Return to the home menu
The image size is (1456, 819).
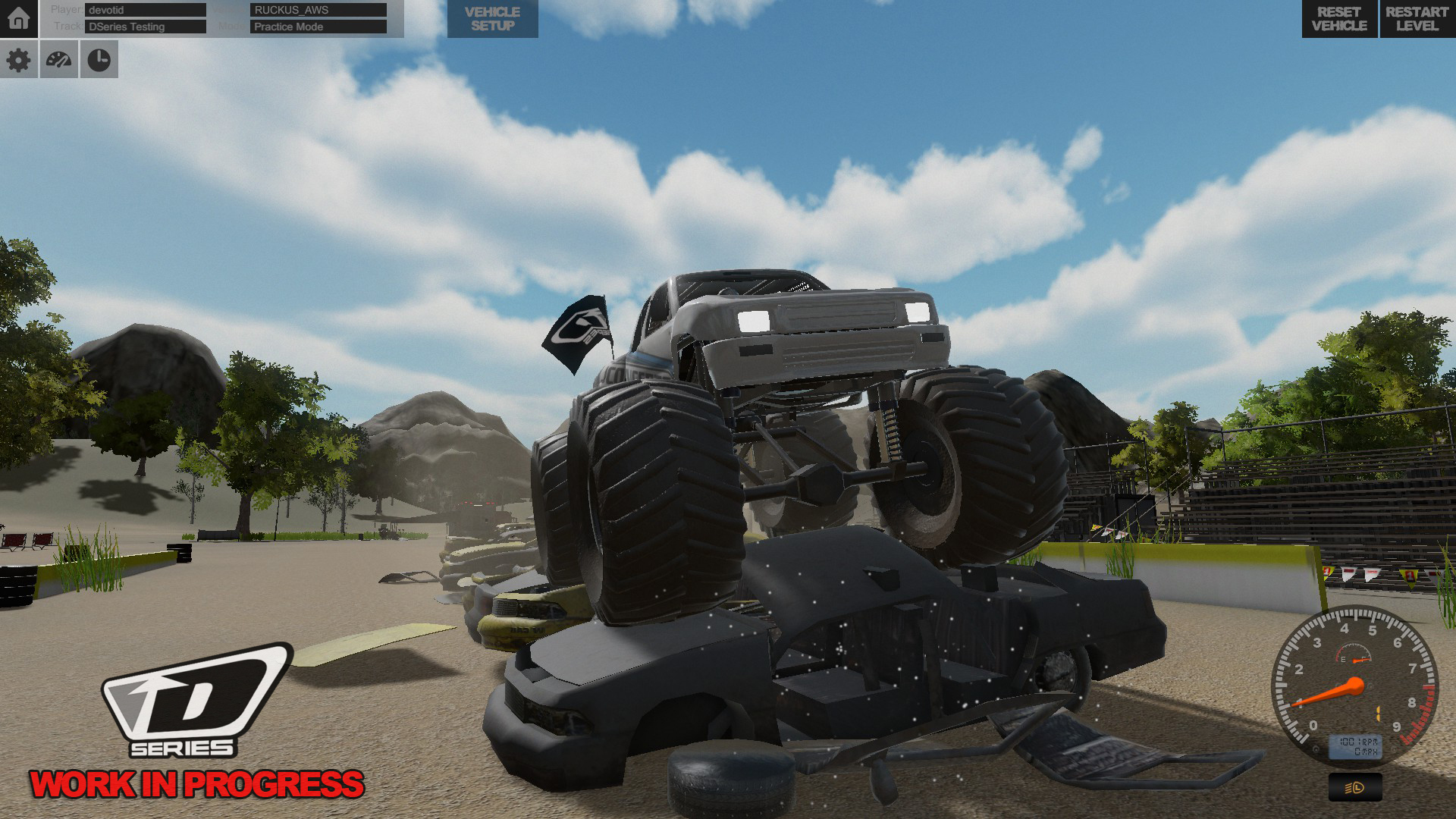[x=18, y=18]
